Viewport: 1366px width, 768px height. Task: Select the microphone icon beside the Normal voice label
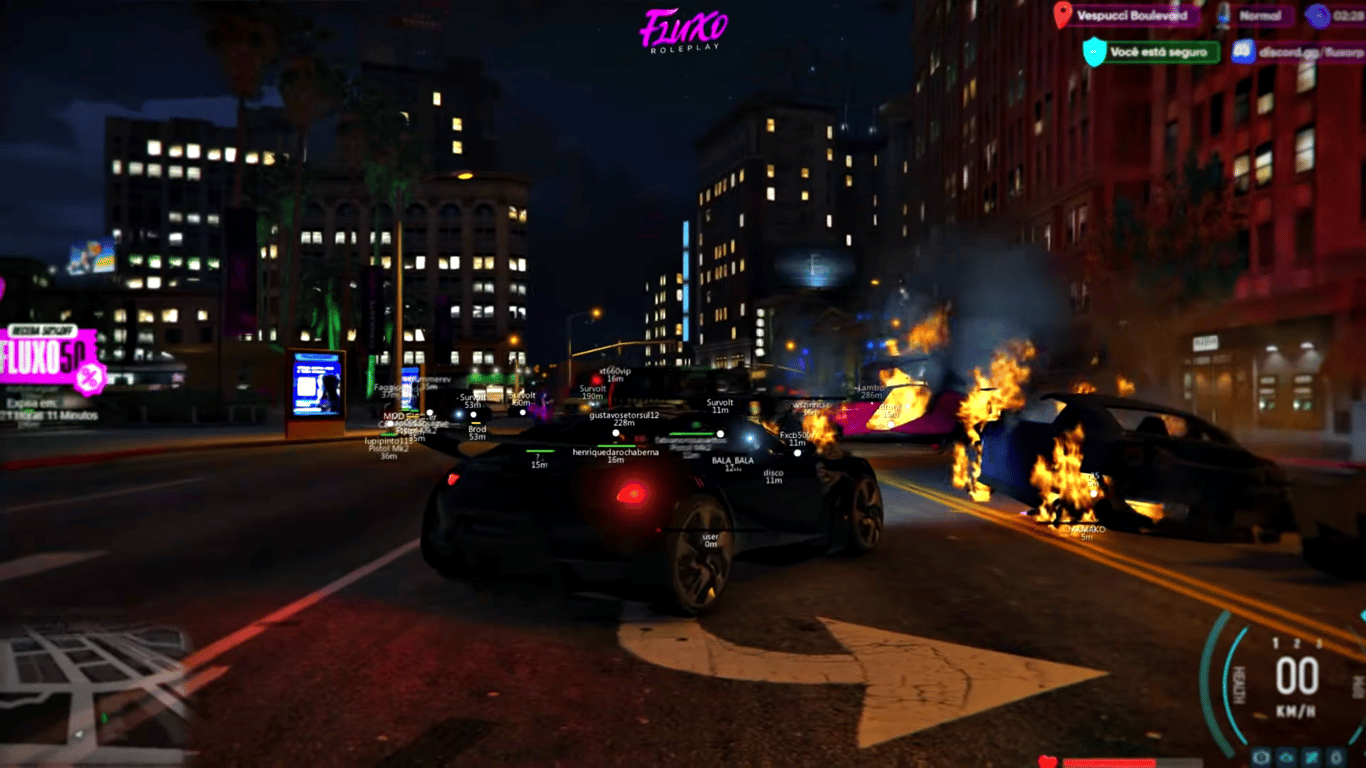1222,16
